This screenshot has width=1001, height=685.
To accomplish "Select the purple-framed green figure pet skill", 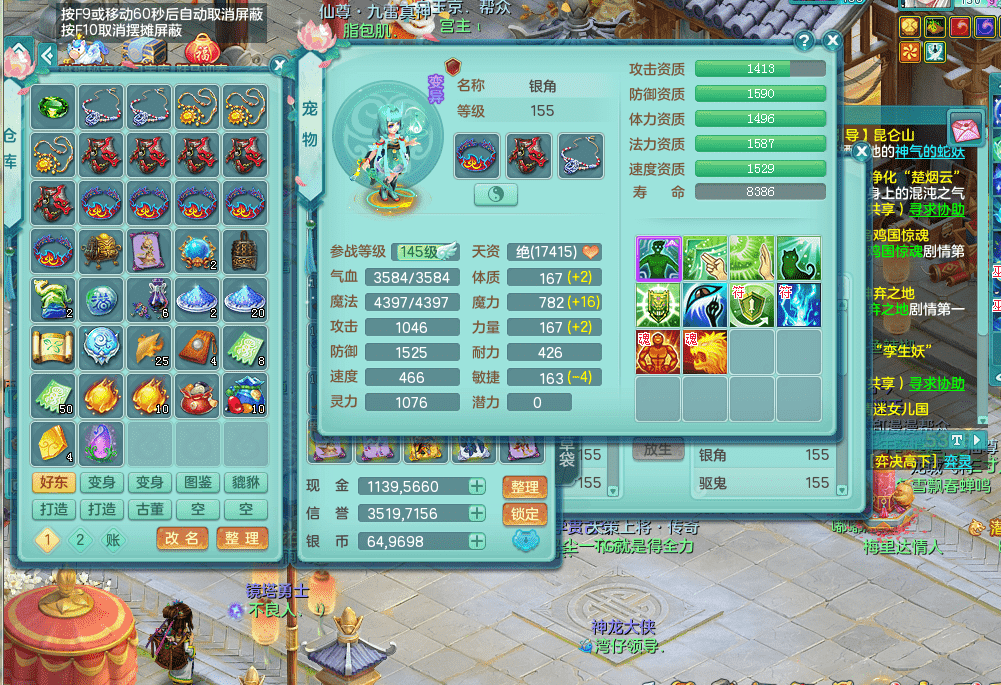I will coord(658,258).
